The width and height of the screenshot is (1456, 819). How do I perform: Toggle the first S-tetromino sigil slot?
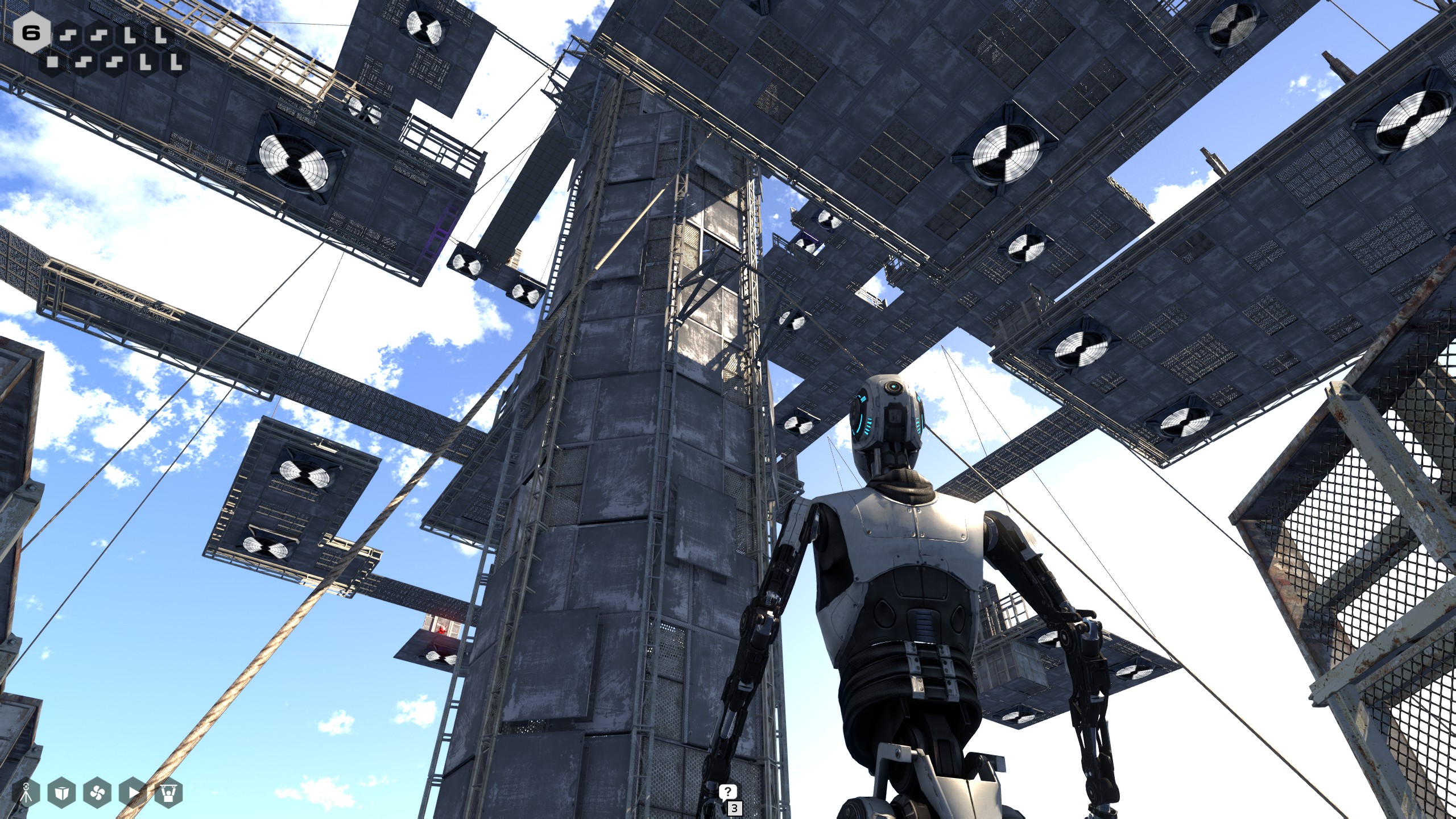click(x=68, y=35)
